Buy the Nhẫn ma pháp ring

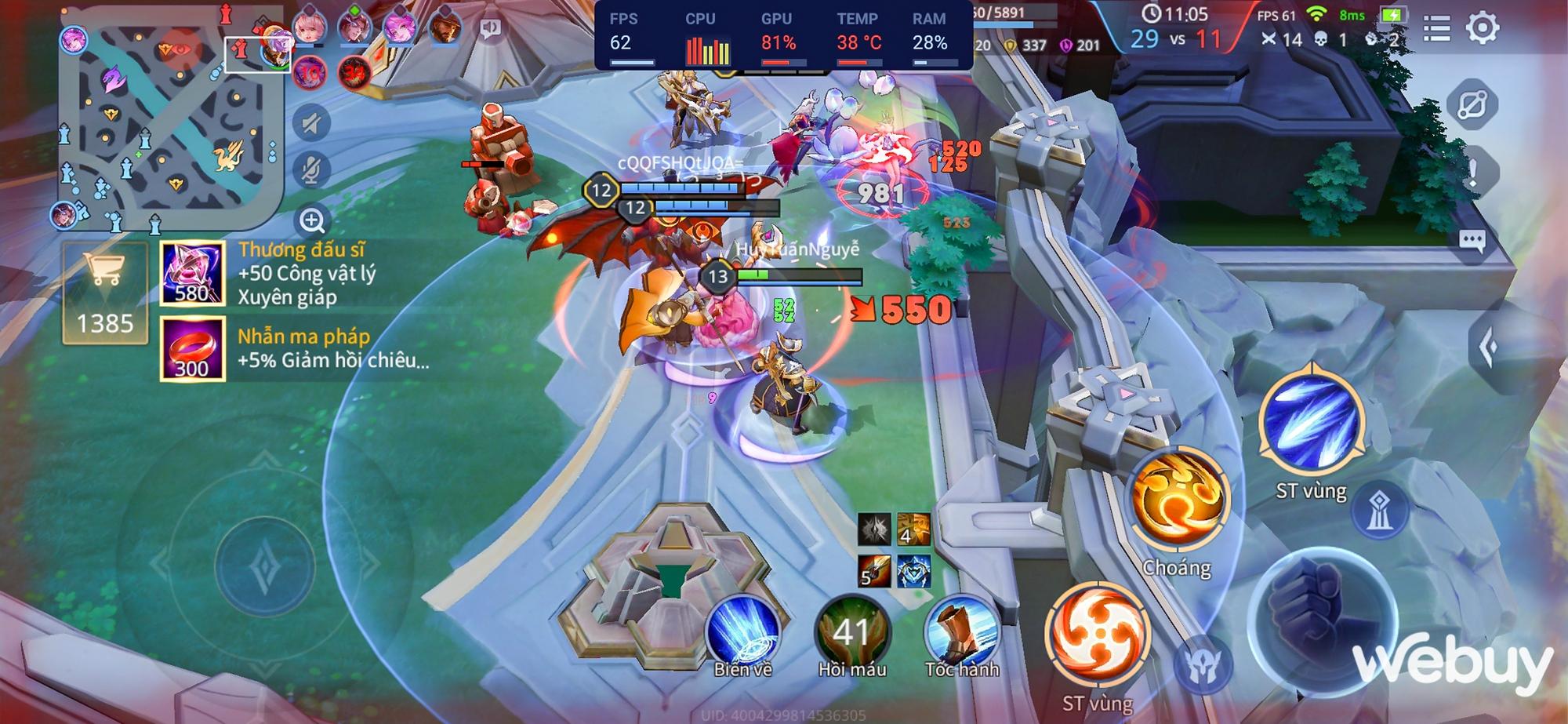point(193,349)
